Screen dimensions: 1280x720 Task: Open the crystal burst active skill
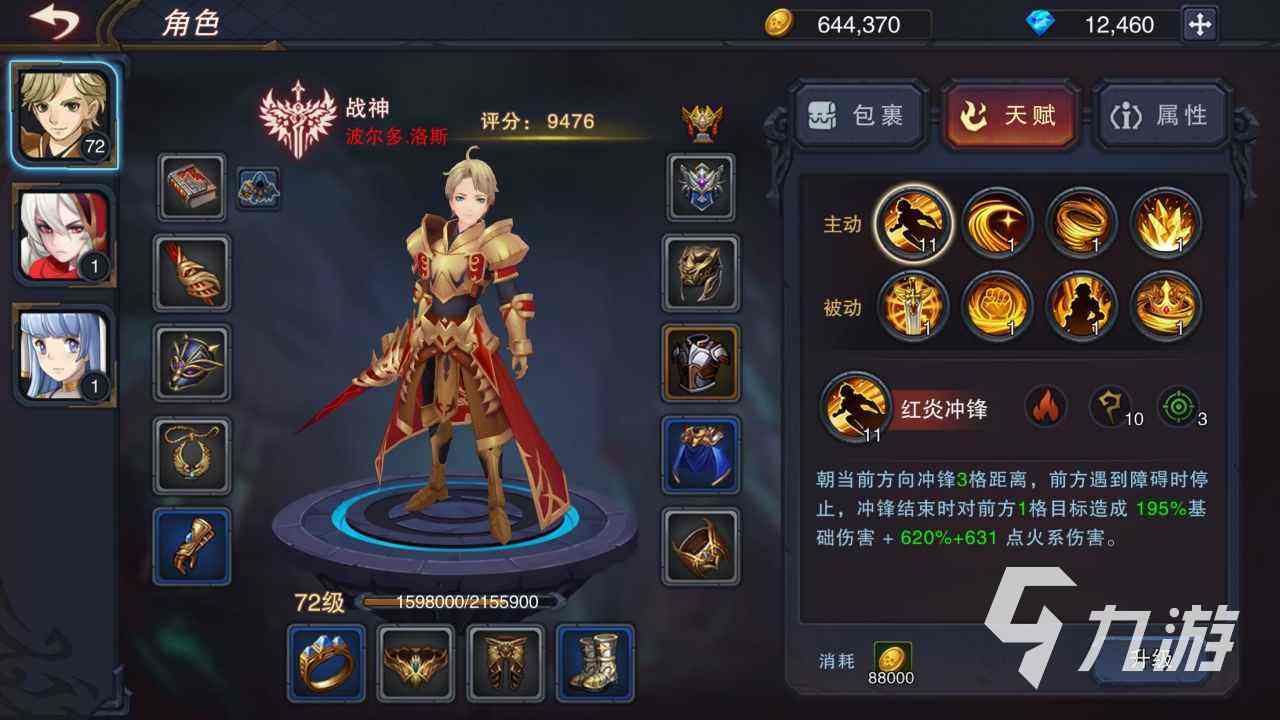[x=1167, y=222]
